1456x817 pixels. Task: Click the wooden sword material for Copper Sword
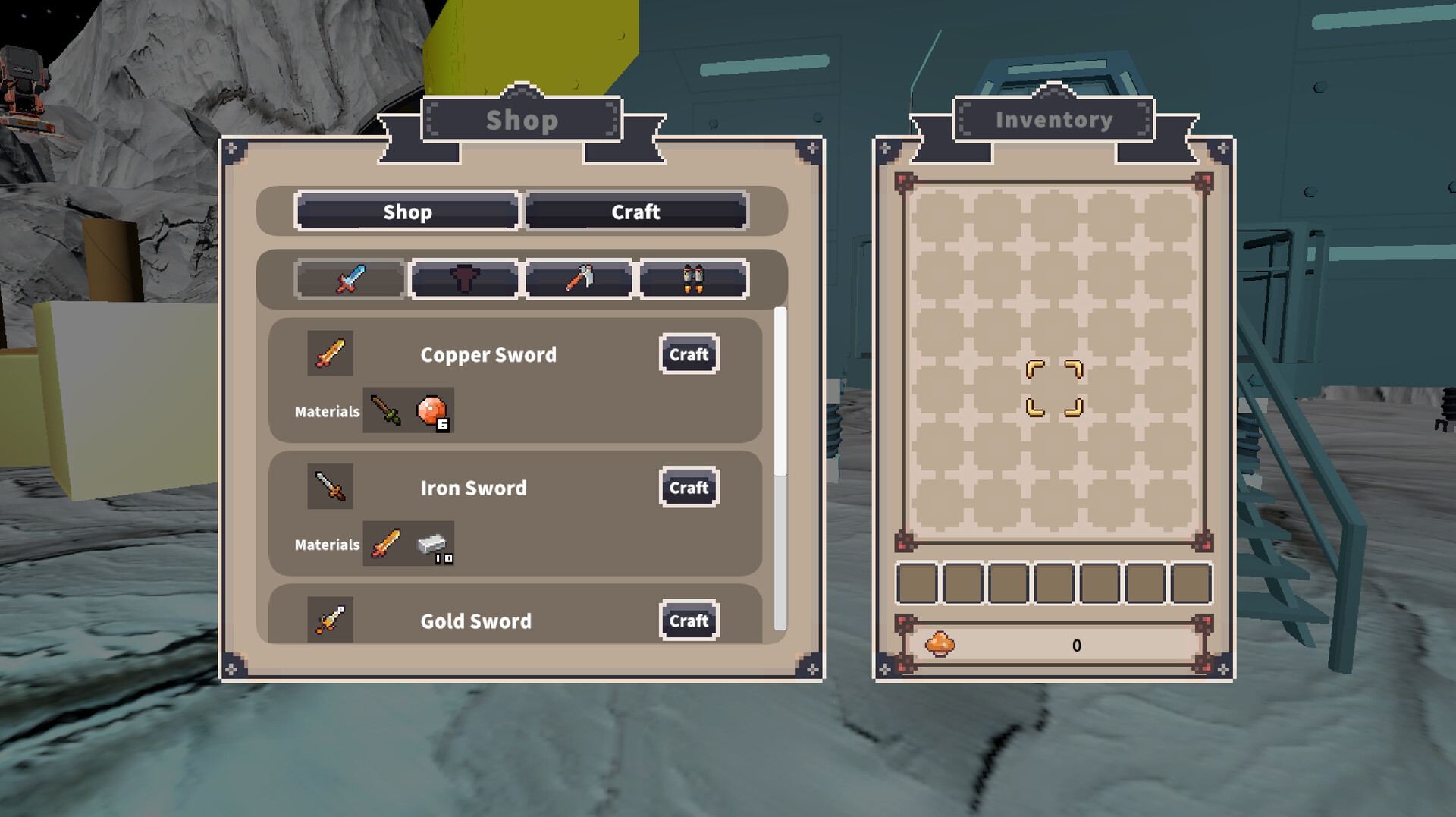pos(386,410)
